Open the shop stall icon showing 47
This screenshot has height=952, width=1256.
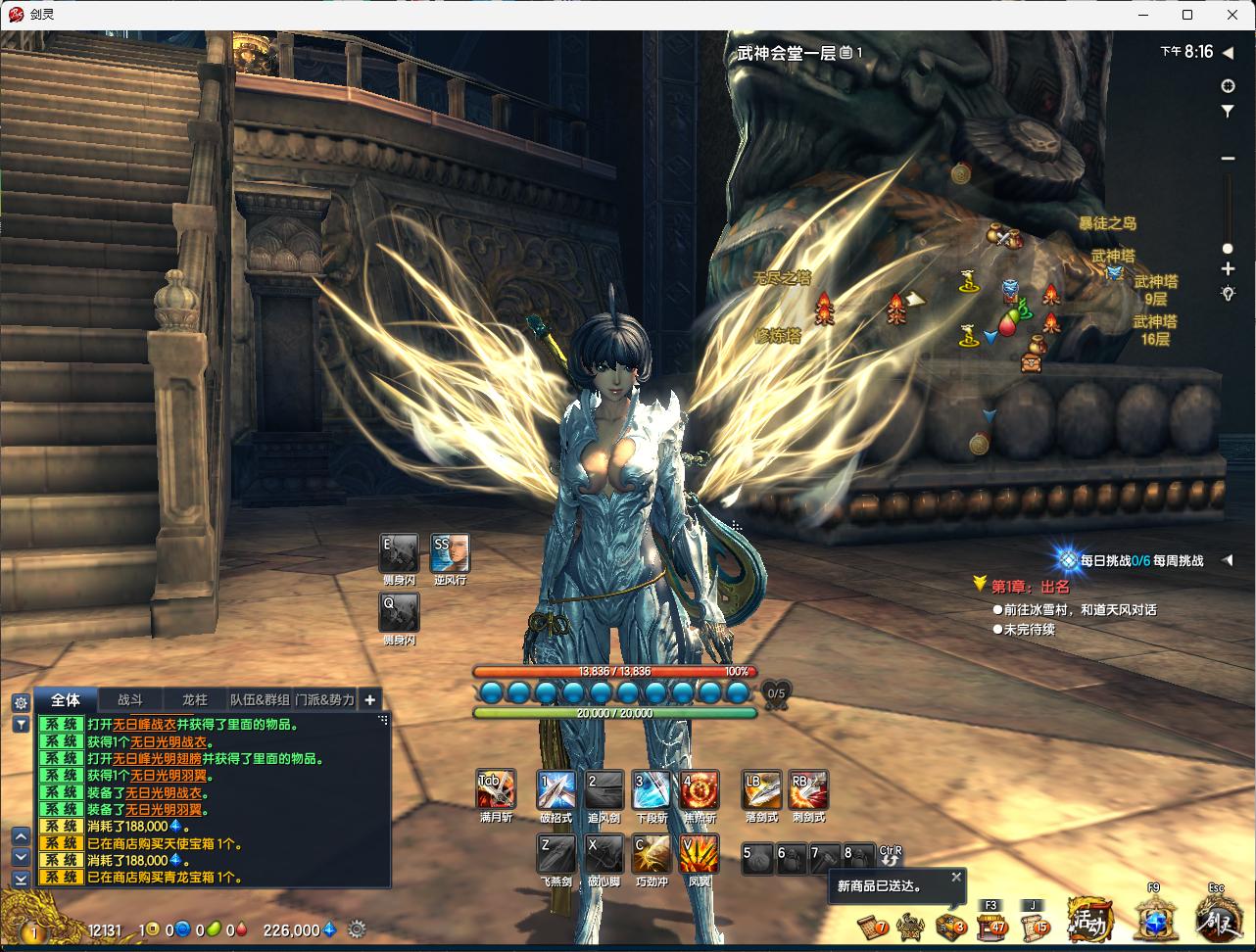[991, 924]
